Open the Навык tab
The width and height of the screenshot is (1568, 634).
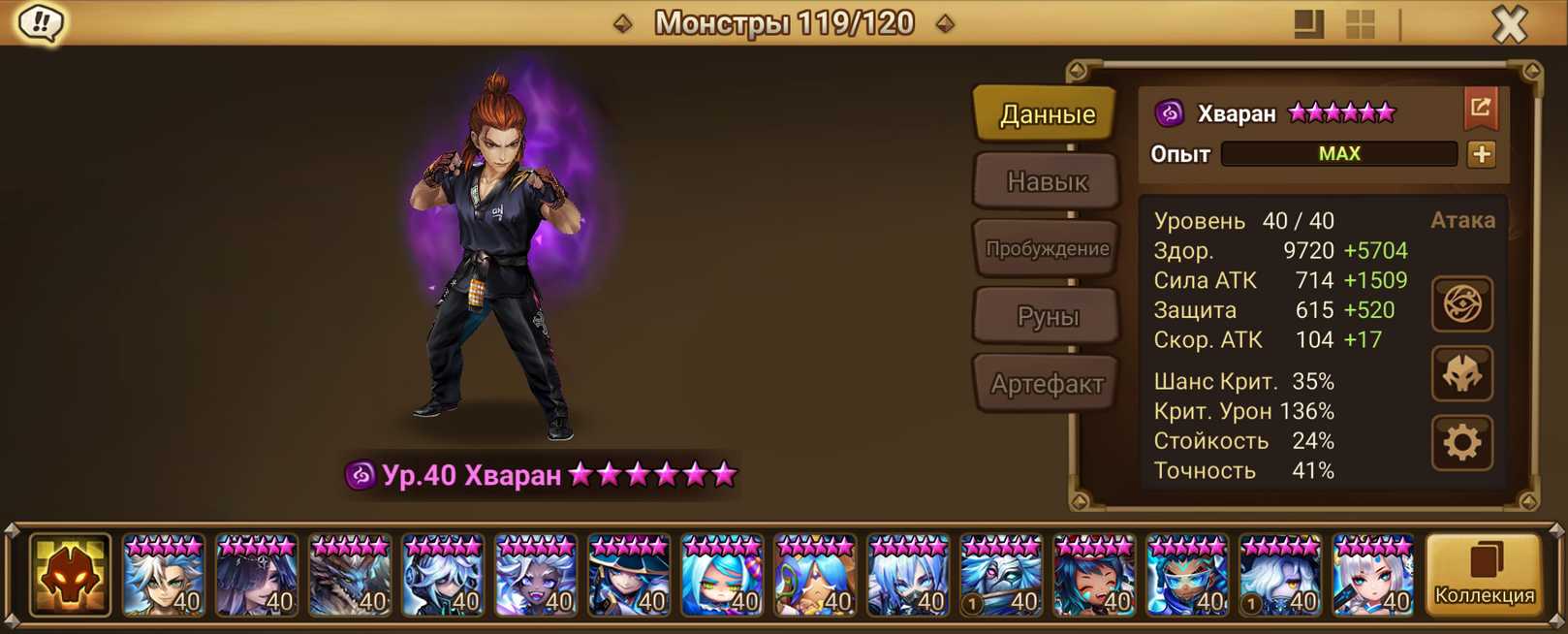tap(1047, 181)
